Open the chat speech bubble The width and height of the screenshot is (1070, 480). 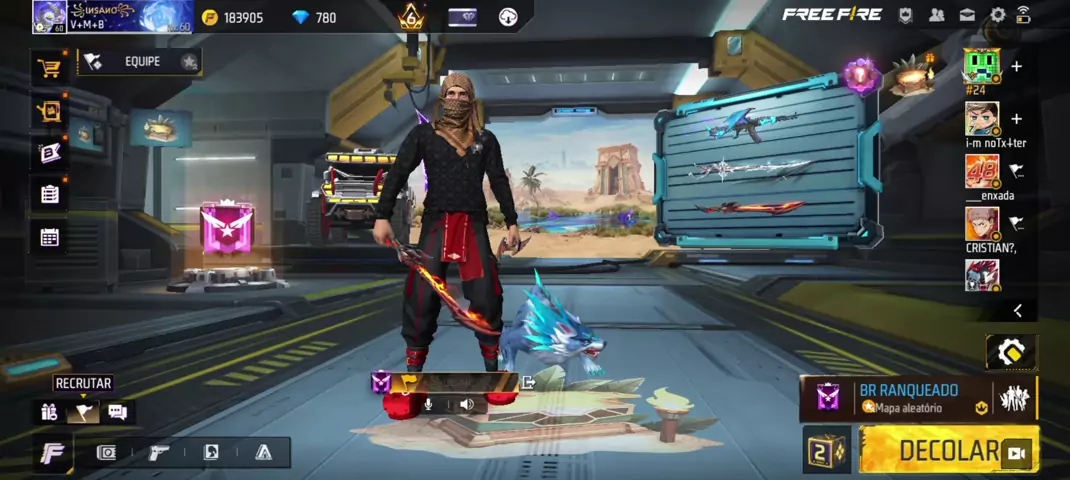[117, 411]
